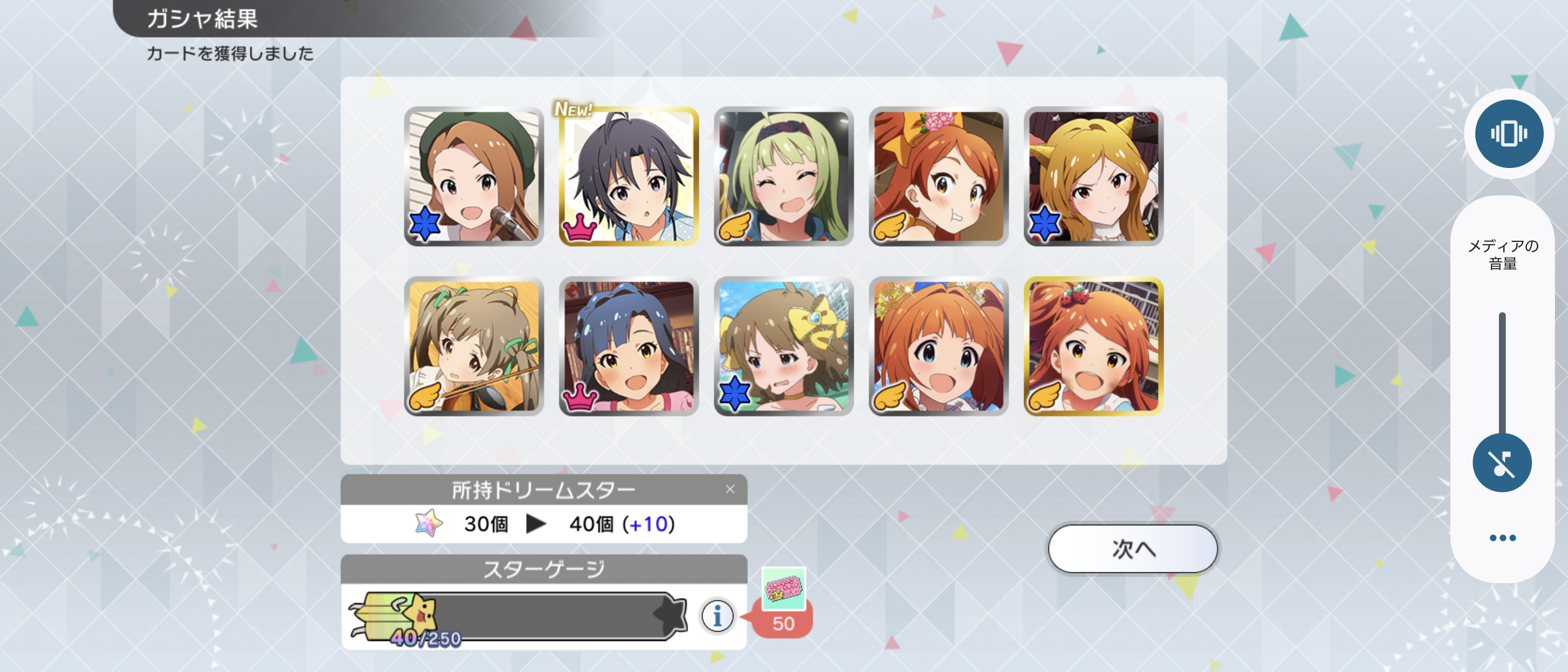Choose the green-beret brunette card

[474, 177]
